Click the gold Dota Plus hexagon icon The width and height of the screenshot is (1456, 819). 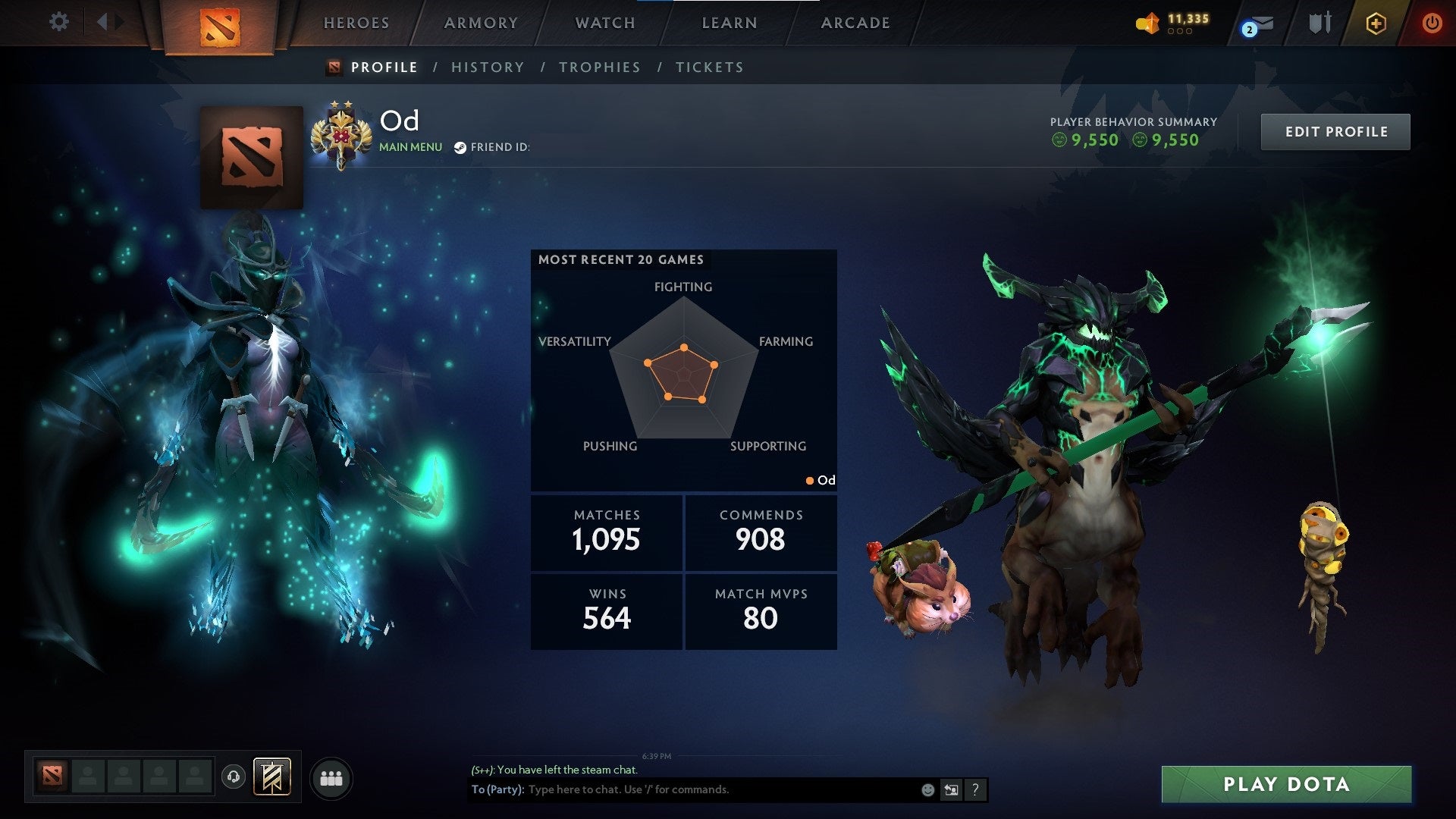tap(1378, 23)
